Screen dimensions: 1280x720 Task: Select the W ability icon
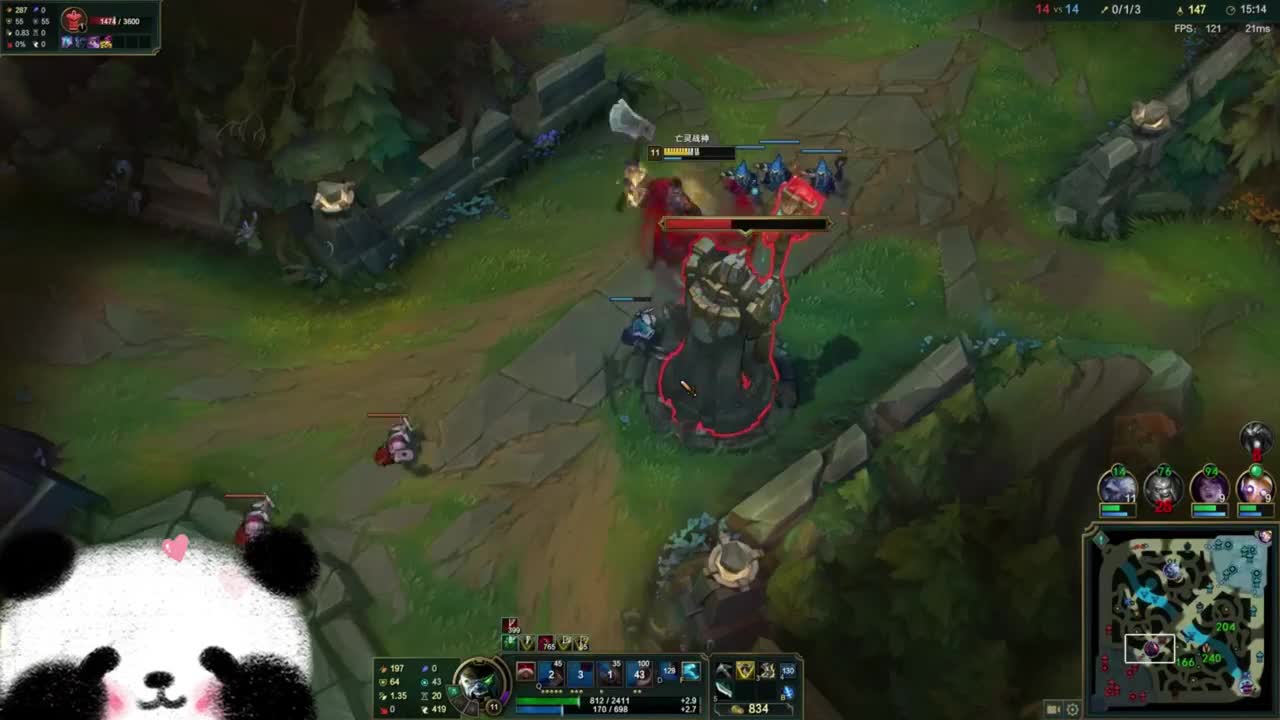pos(580,674)
